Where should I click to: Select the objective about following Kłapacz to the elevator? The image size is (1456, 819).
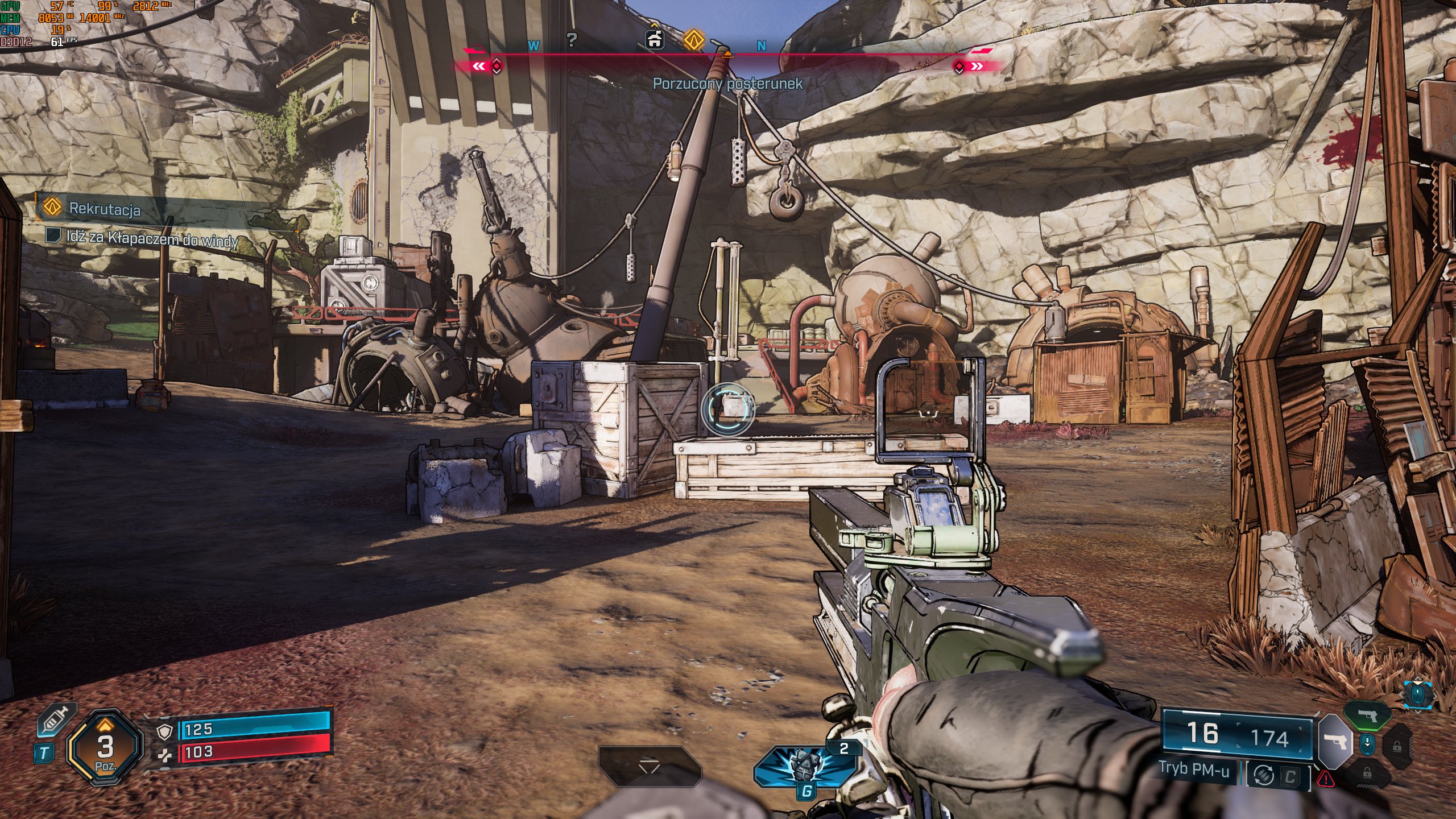click(x=151, y=238)
